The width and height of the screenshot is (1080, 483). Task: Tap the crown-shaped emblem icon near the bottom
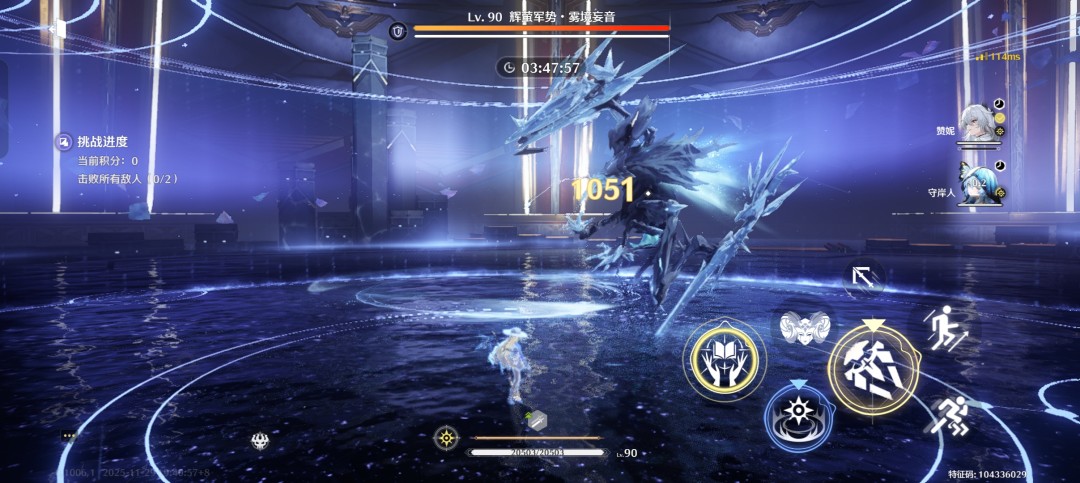(259, 440)
